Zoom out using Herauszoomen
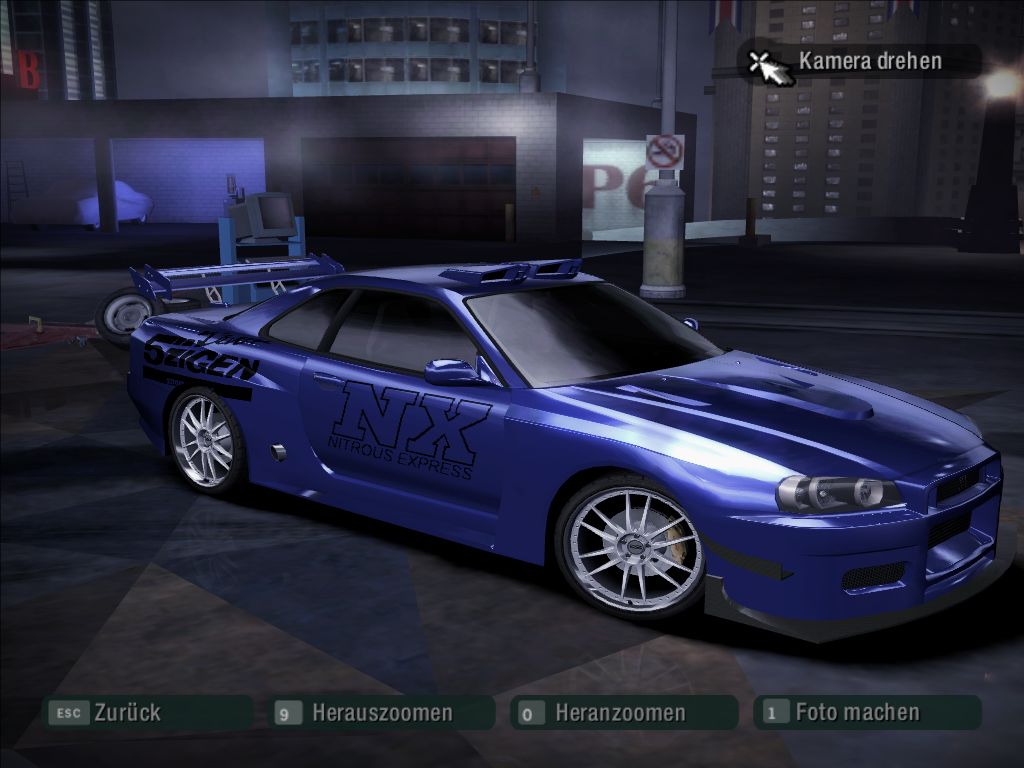This screenshot has height=768, width=1024. pyautogui.click(x=381, y=713)
